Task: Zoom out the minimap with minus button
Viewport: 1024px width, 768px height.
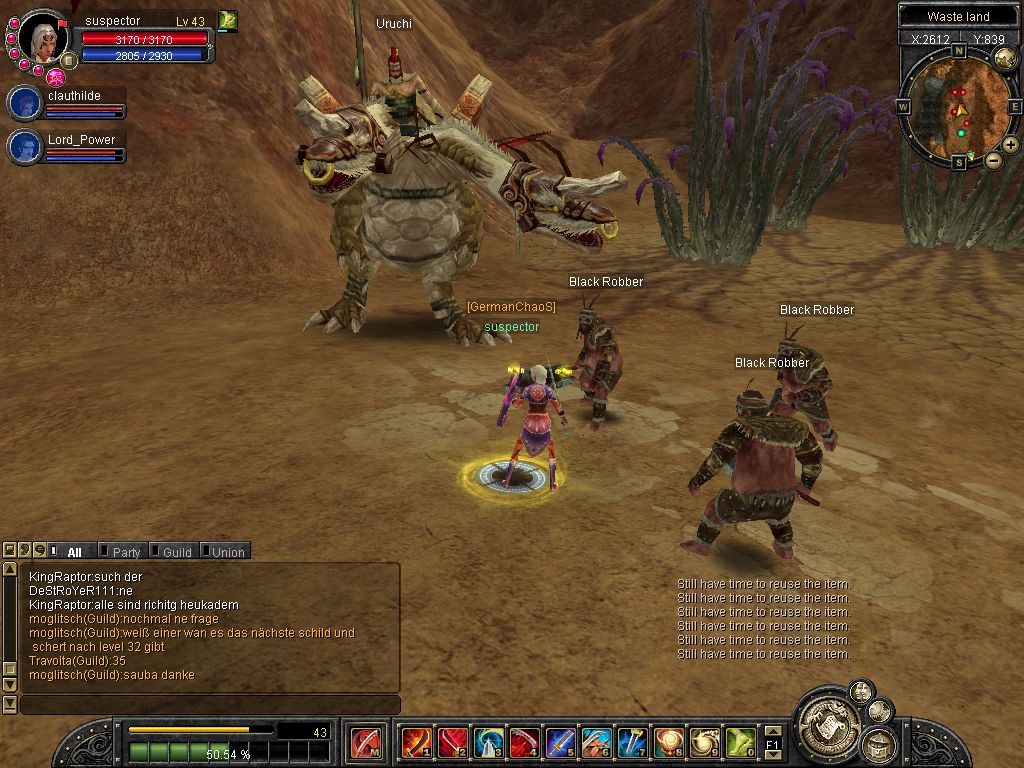Action: pos(993,160)
